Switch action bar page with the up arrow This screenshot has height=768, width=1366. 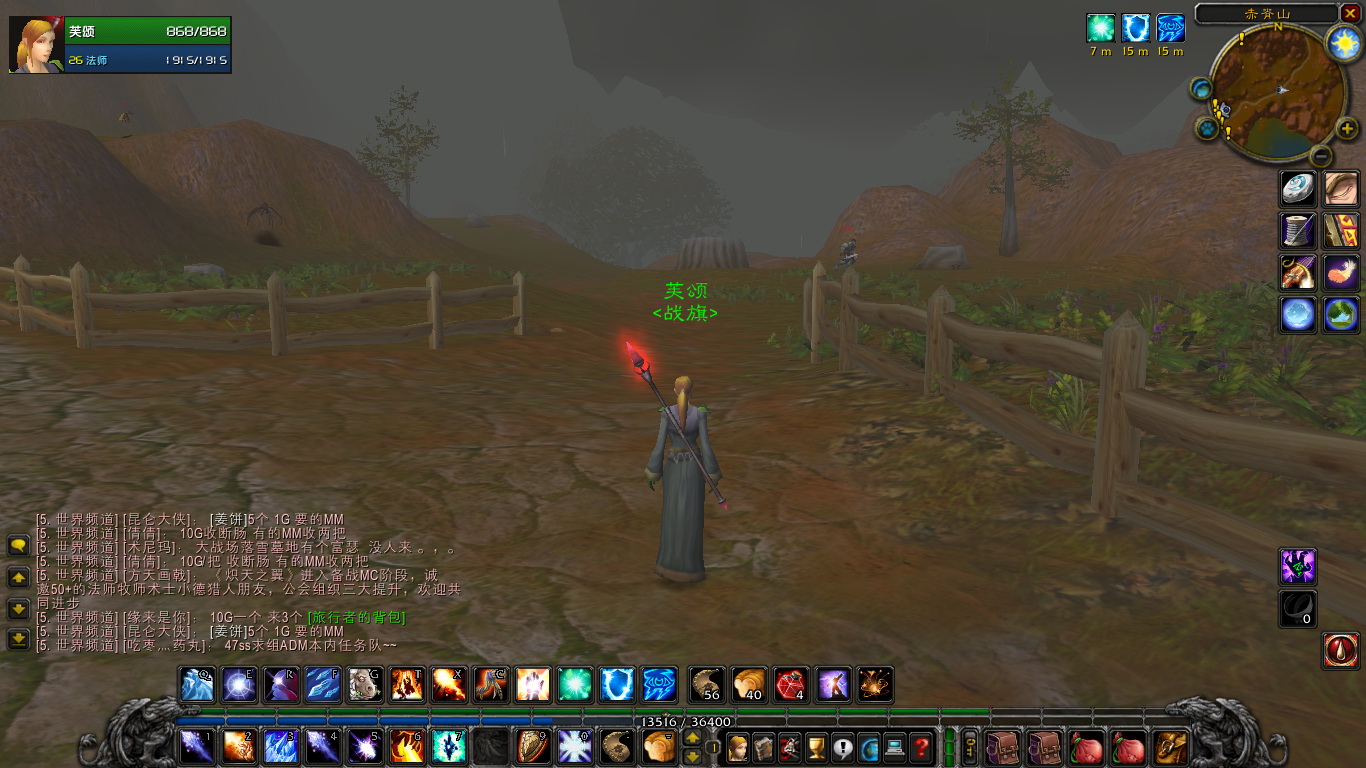coord(692,739)
